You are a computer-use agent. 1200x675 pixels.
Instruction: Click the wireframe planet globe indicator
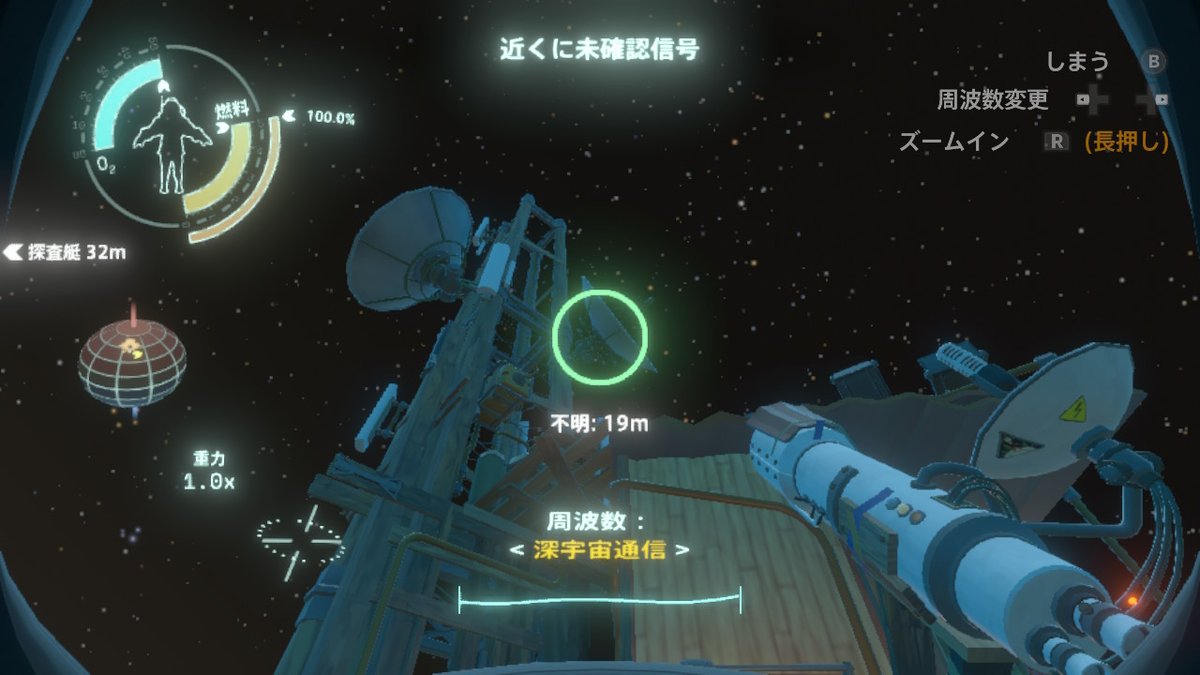coord(132,361)
